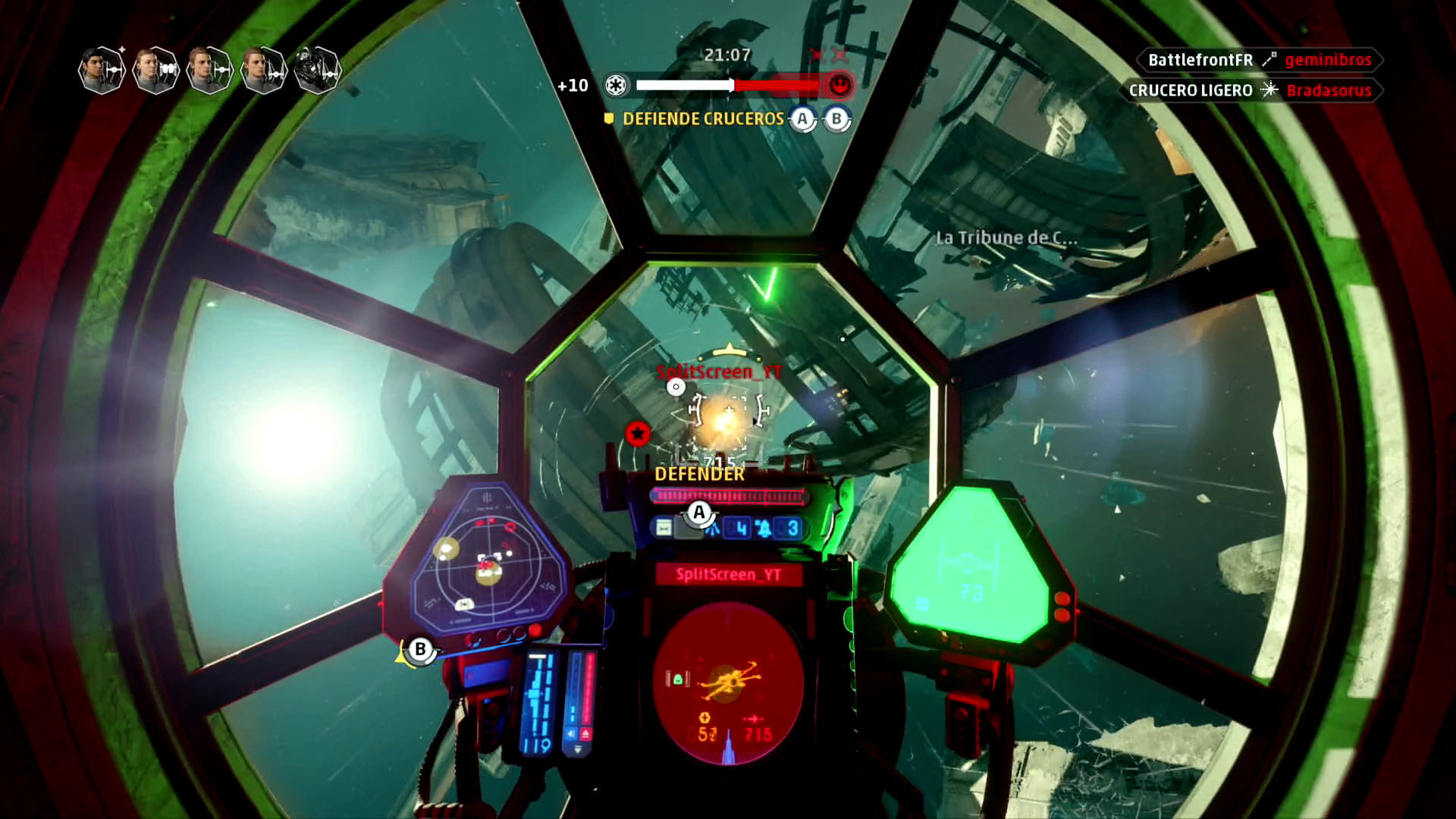Open the DEFIENDE CRUCEROS objective tracker

703,119
